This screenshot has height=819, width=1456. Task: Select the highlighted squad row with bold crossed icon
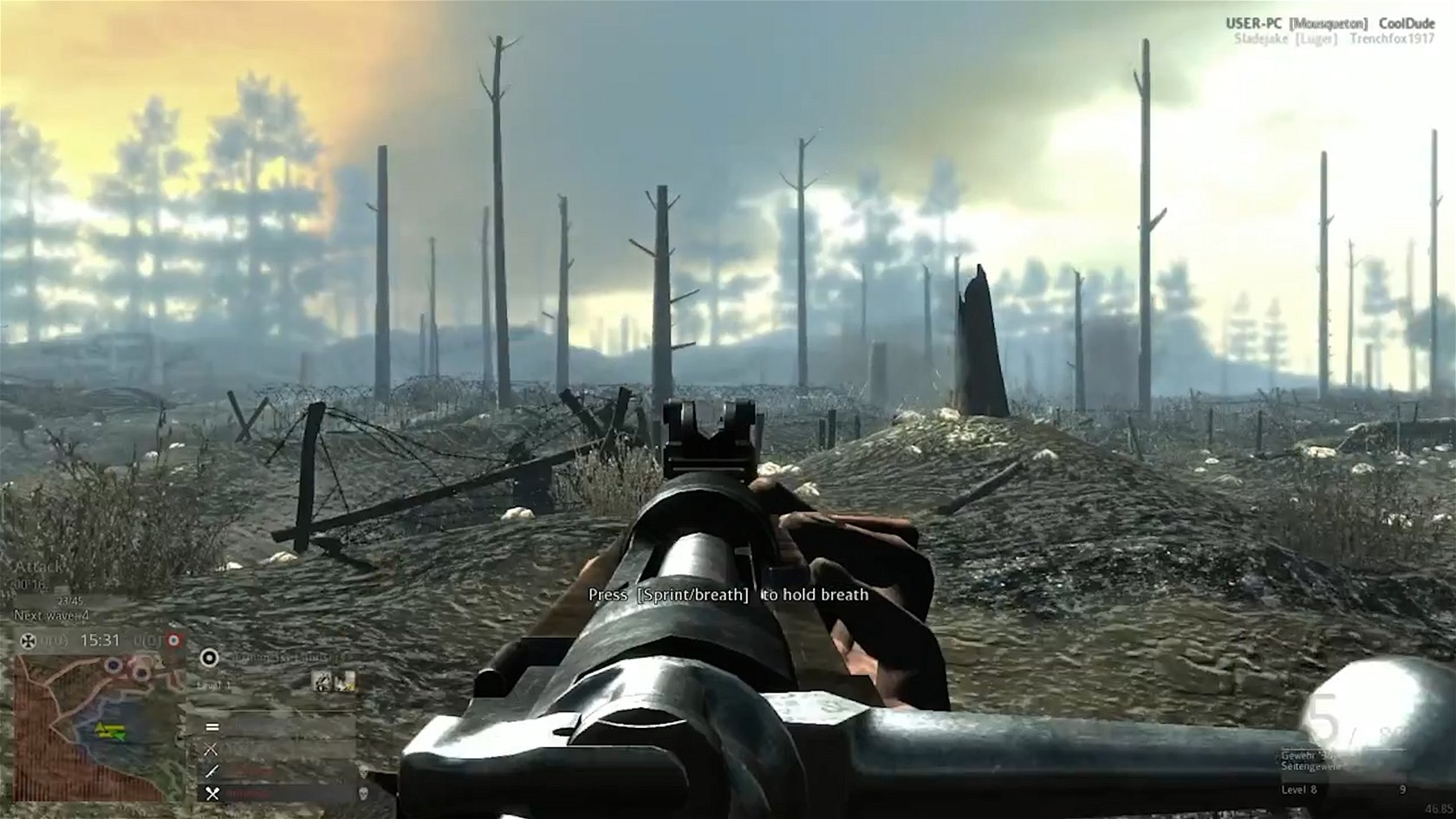[279, 792]
